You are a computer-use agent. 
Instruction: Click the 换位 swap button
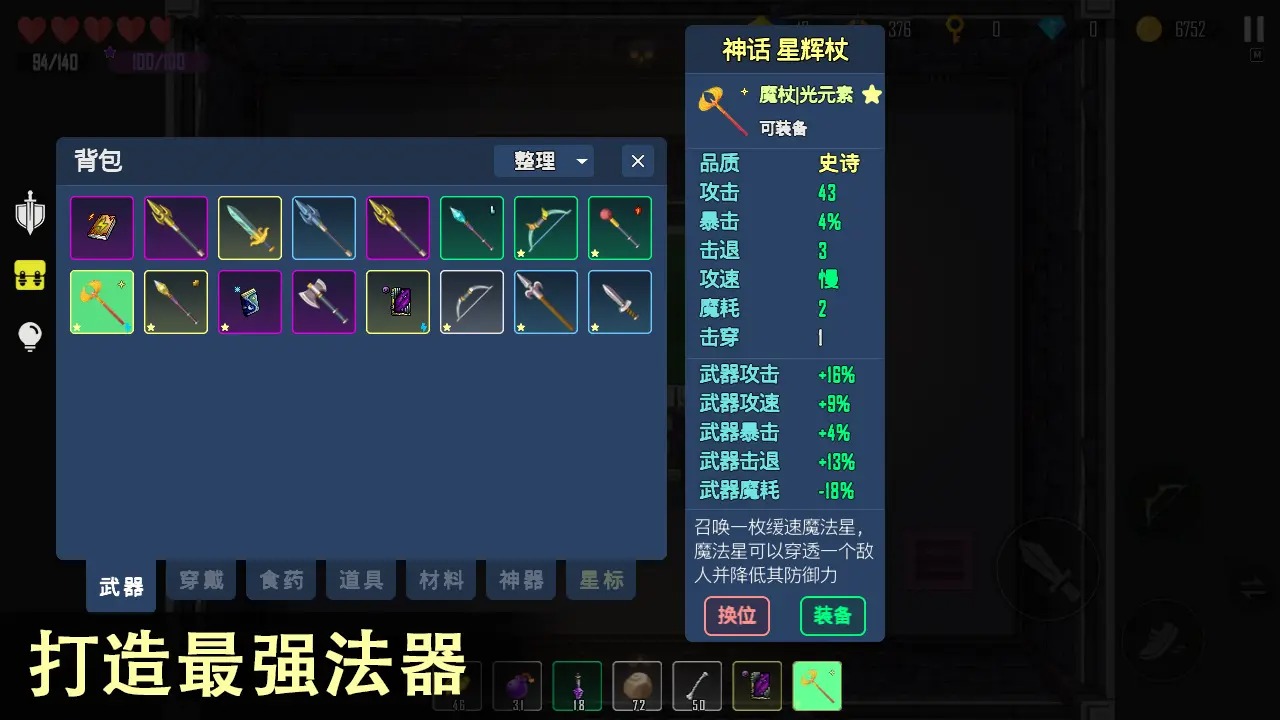(737, 616)
